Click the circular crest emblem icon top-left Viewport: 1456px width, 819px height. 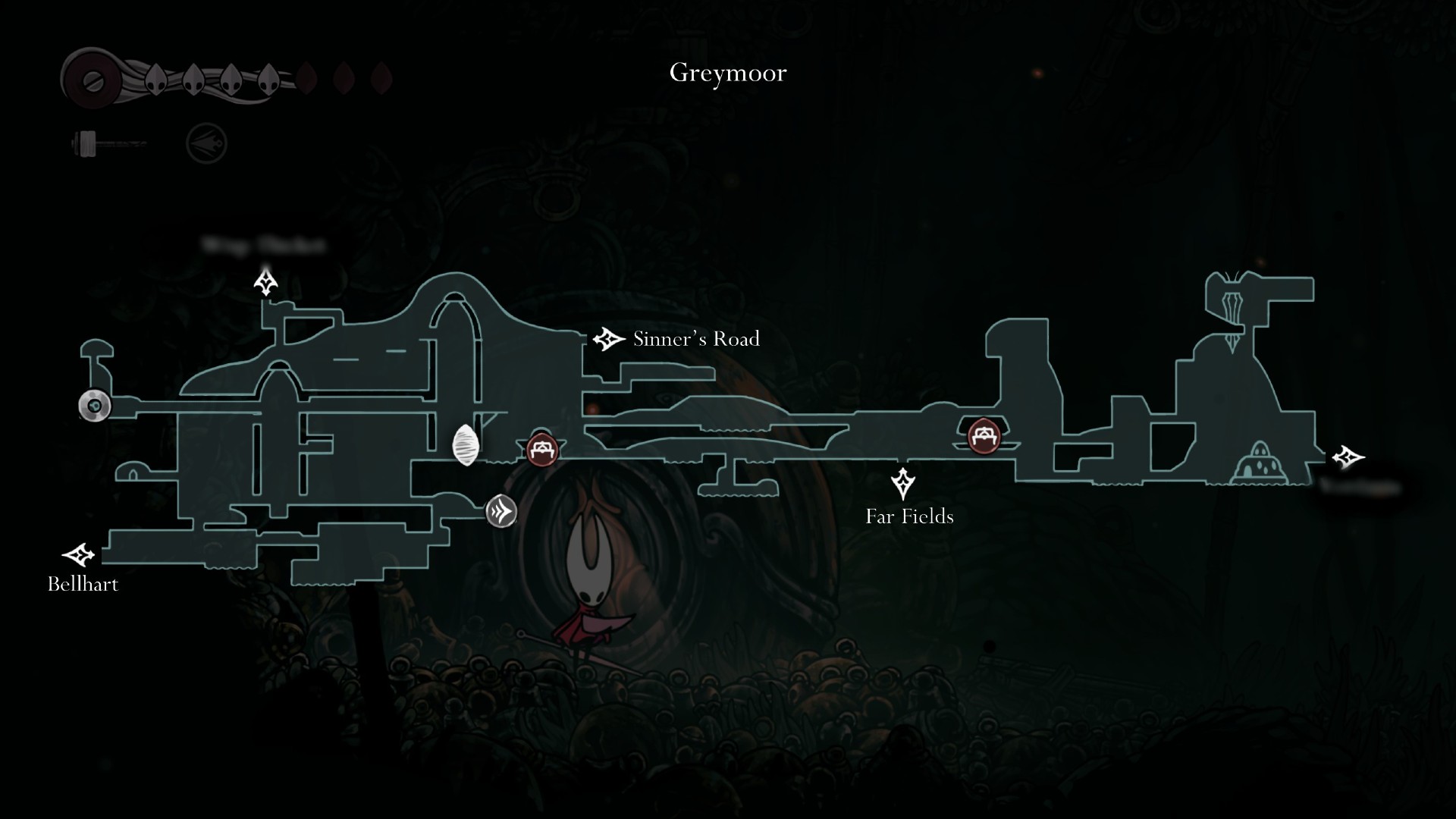206,143
